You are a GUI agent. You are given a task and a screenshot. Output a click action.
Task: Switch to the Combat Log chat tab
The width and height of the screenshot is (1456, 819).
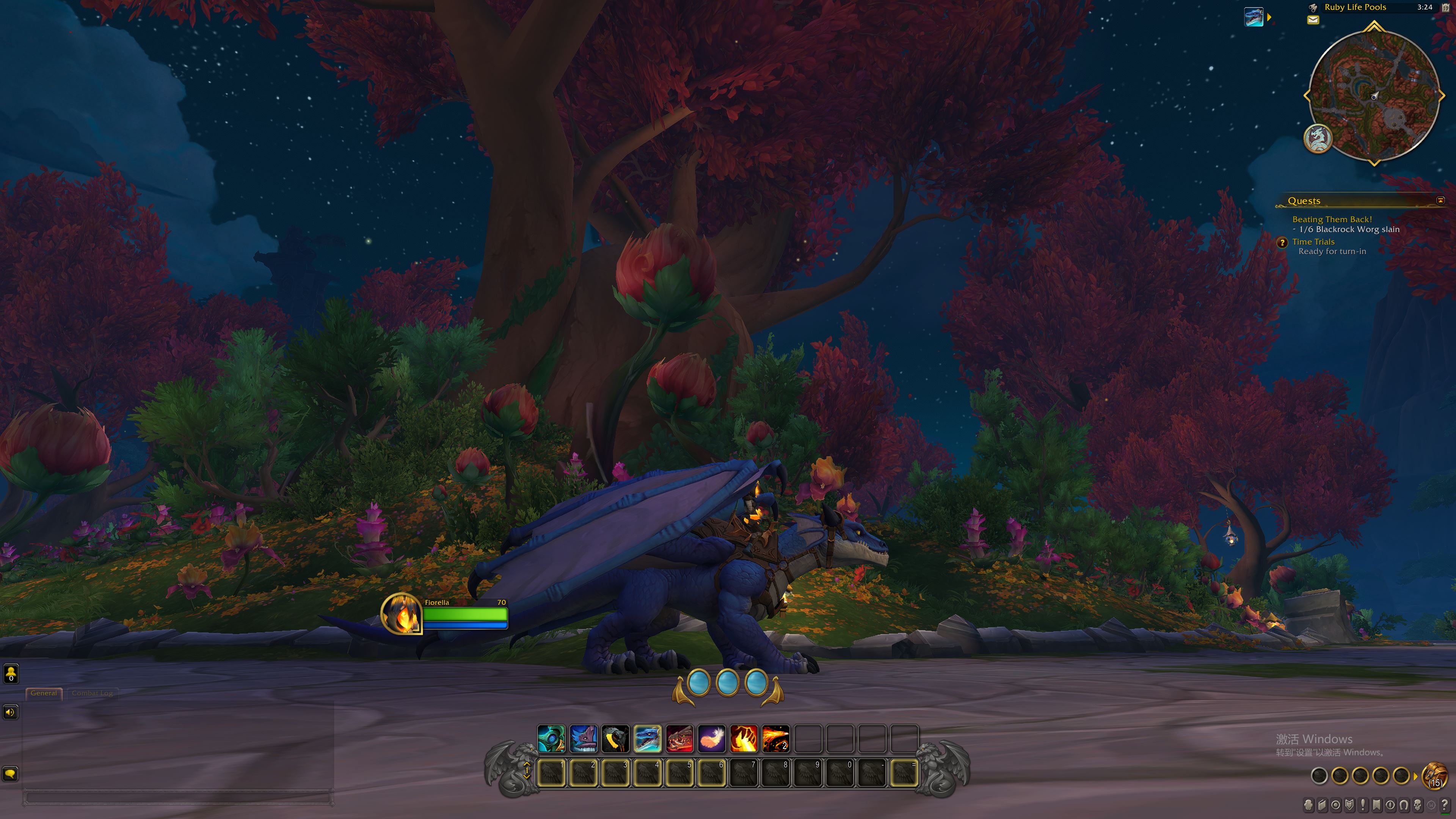(92, 693)
